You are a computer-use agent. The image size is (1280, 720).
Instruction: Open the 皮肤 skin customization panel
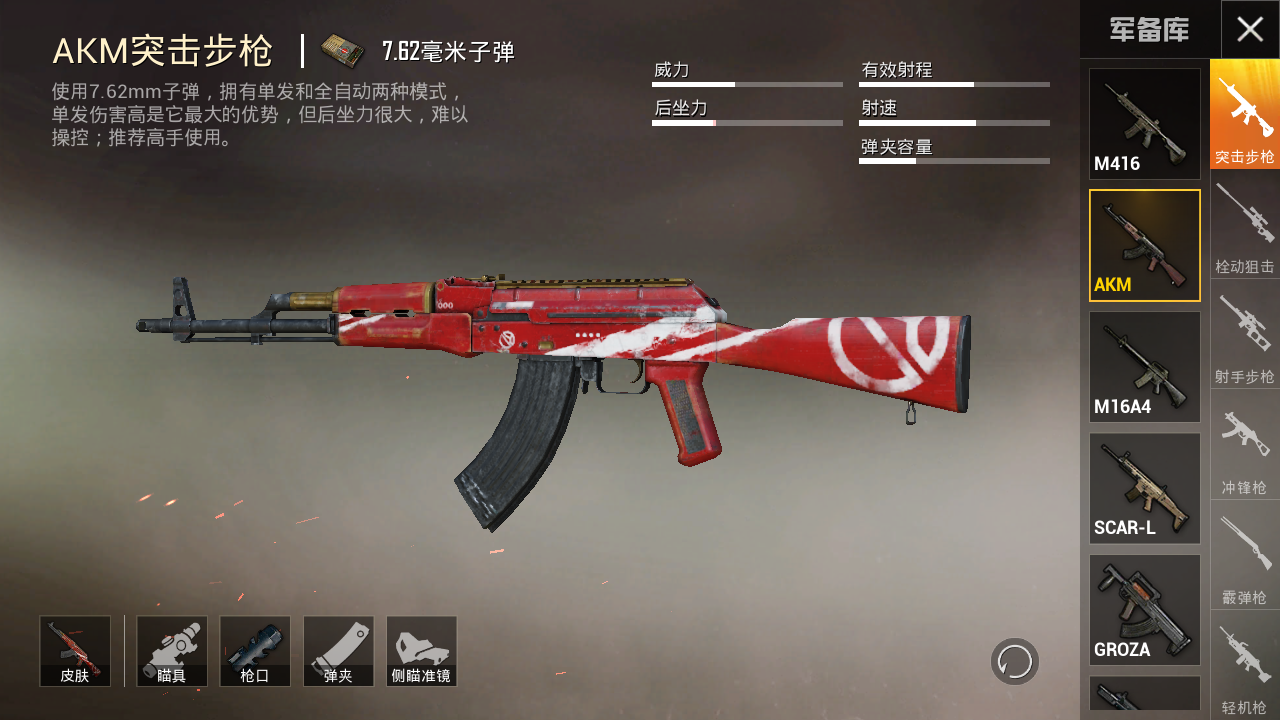pos(74,650)
